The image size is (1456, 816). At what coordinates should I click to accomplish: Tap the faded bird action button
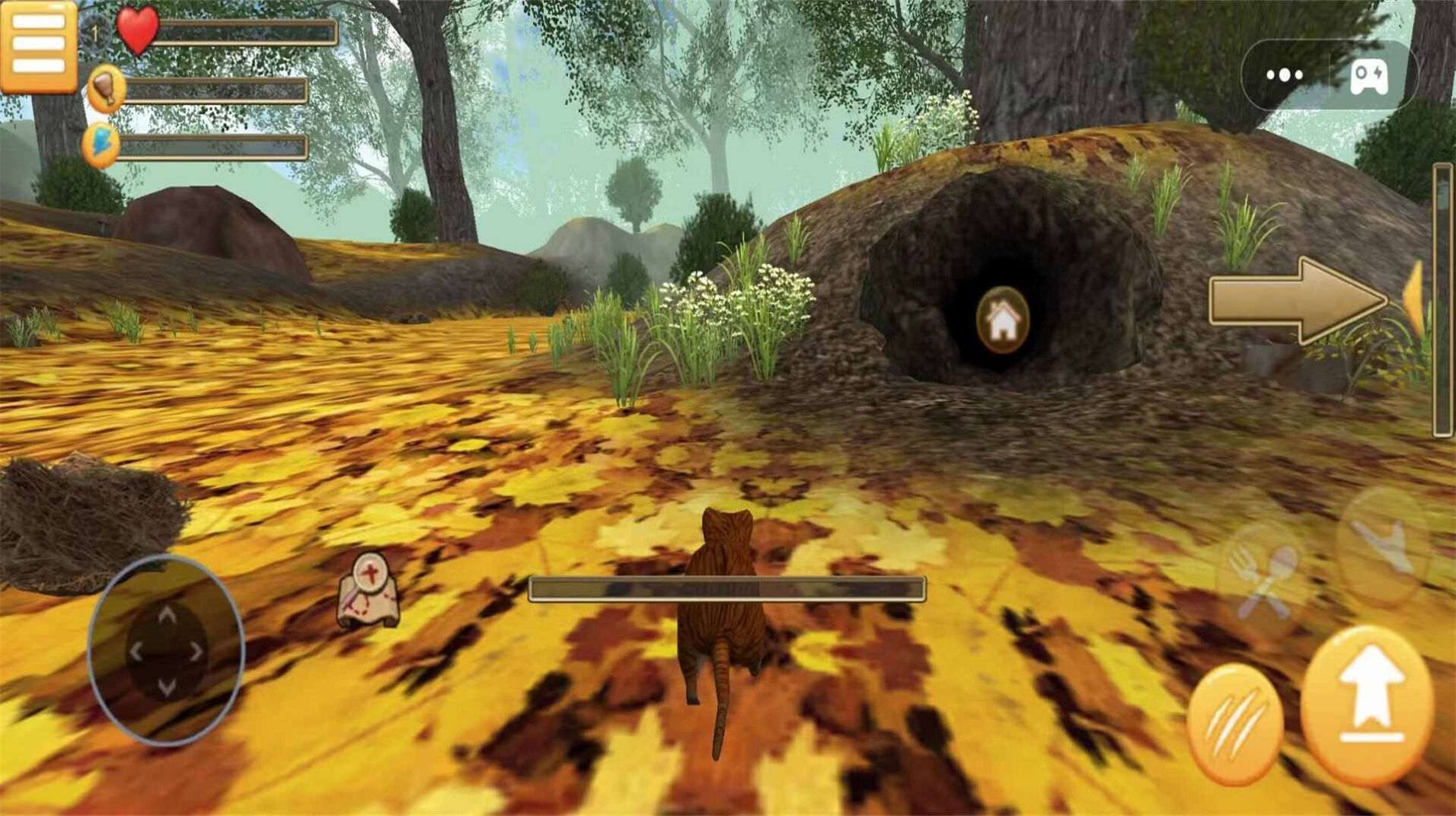click(x=1382, y=545)
